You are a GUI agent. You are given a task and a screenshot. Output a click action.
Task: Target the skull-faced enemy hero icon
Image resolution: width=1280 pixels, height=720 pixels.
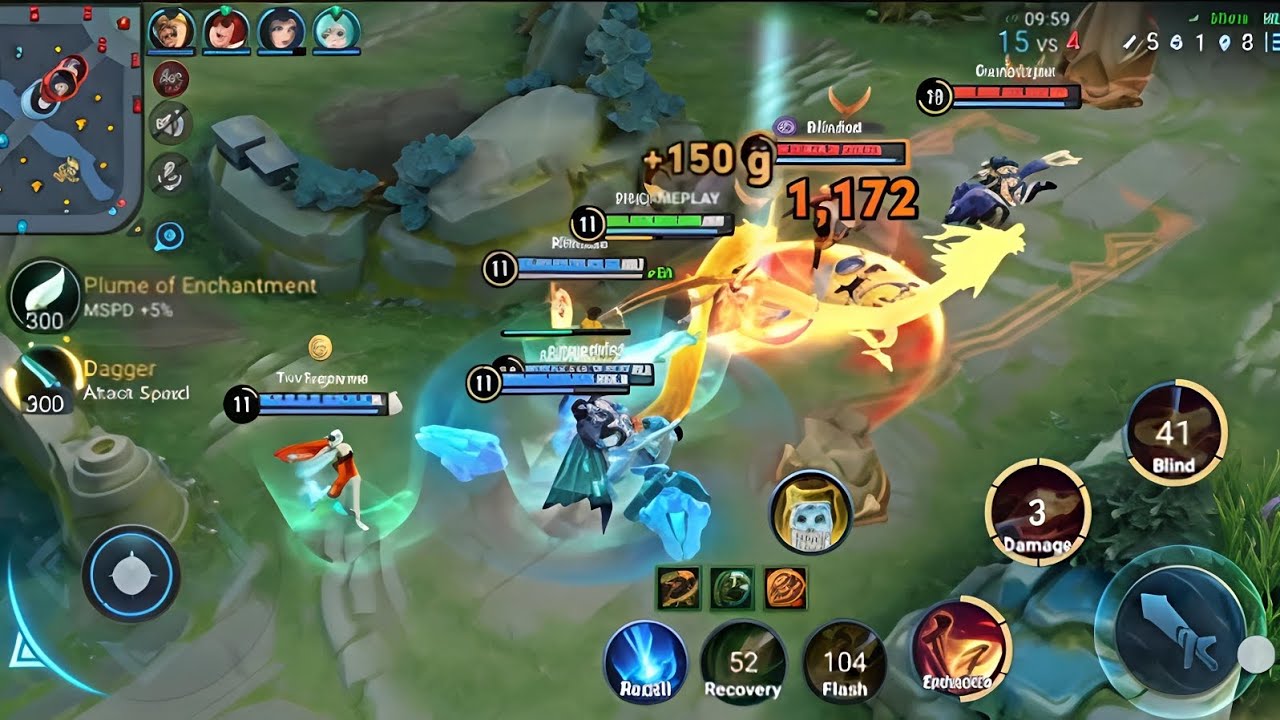coord(810,512)
